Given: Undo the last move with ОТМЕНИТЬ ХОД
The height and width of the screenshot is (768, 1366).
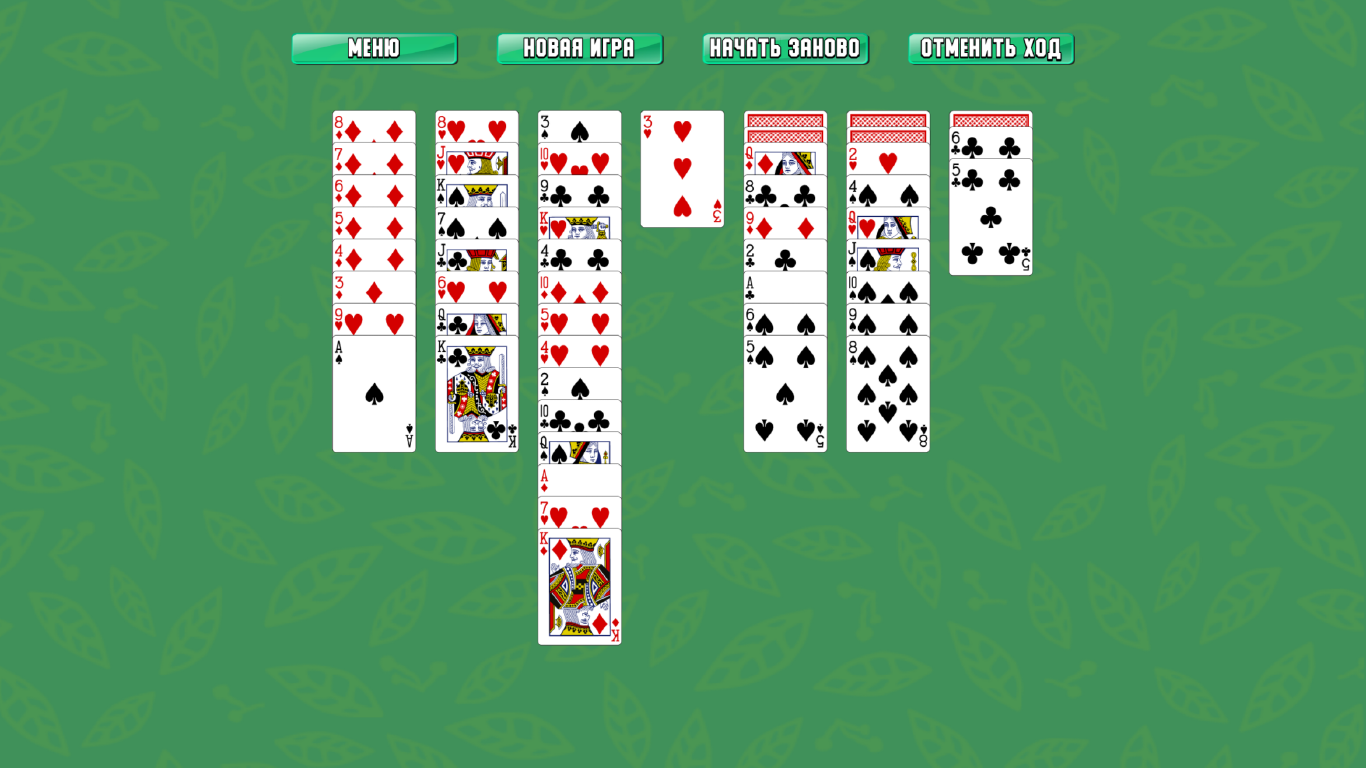Looking at the screenshot, I should pos(991,47).
